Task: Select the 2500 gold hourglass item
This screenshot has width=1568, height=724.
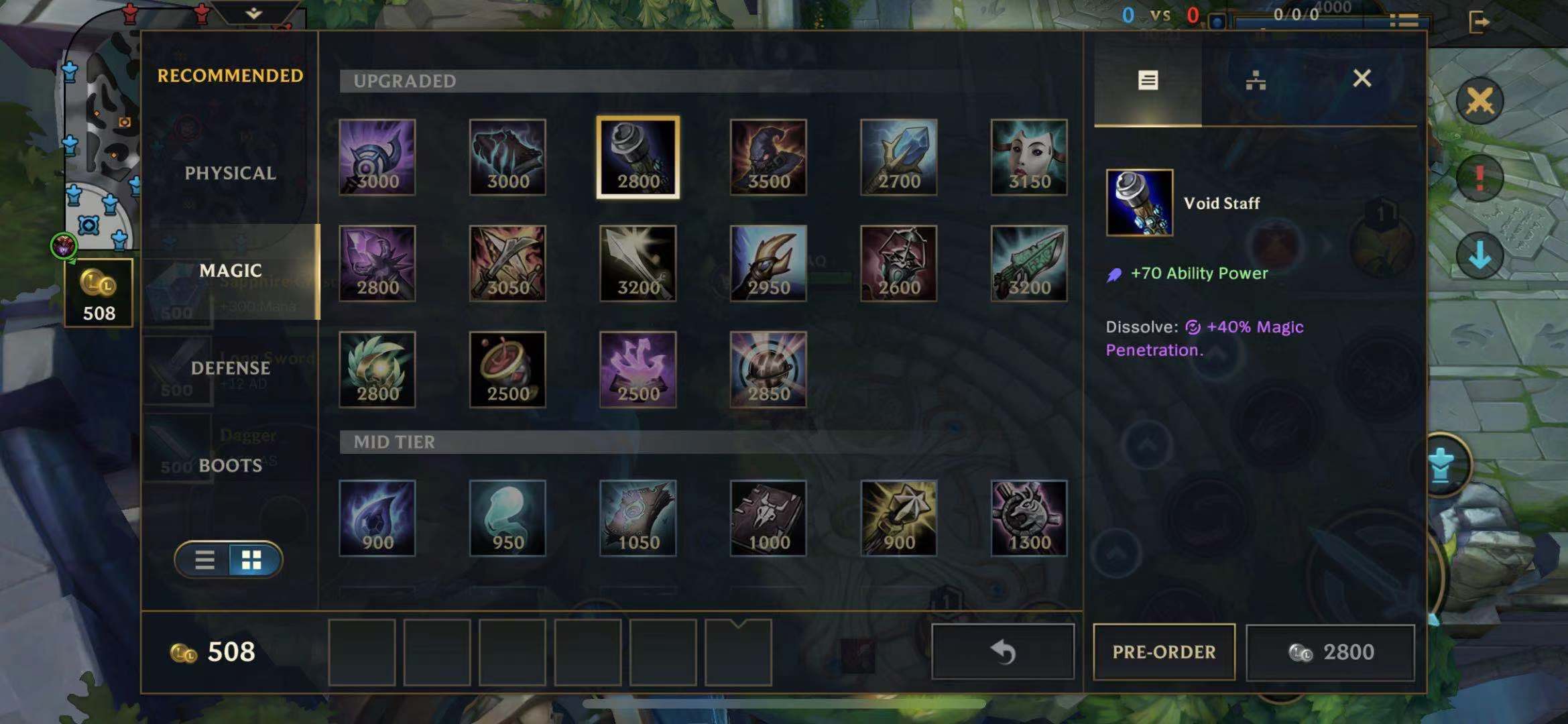Action: 507,369
